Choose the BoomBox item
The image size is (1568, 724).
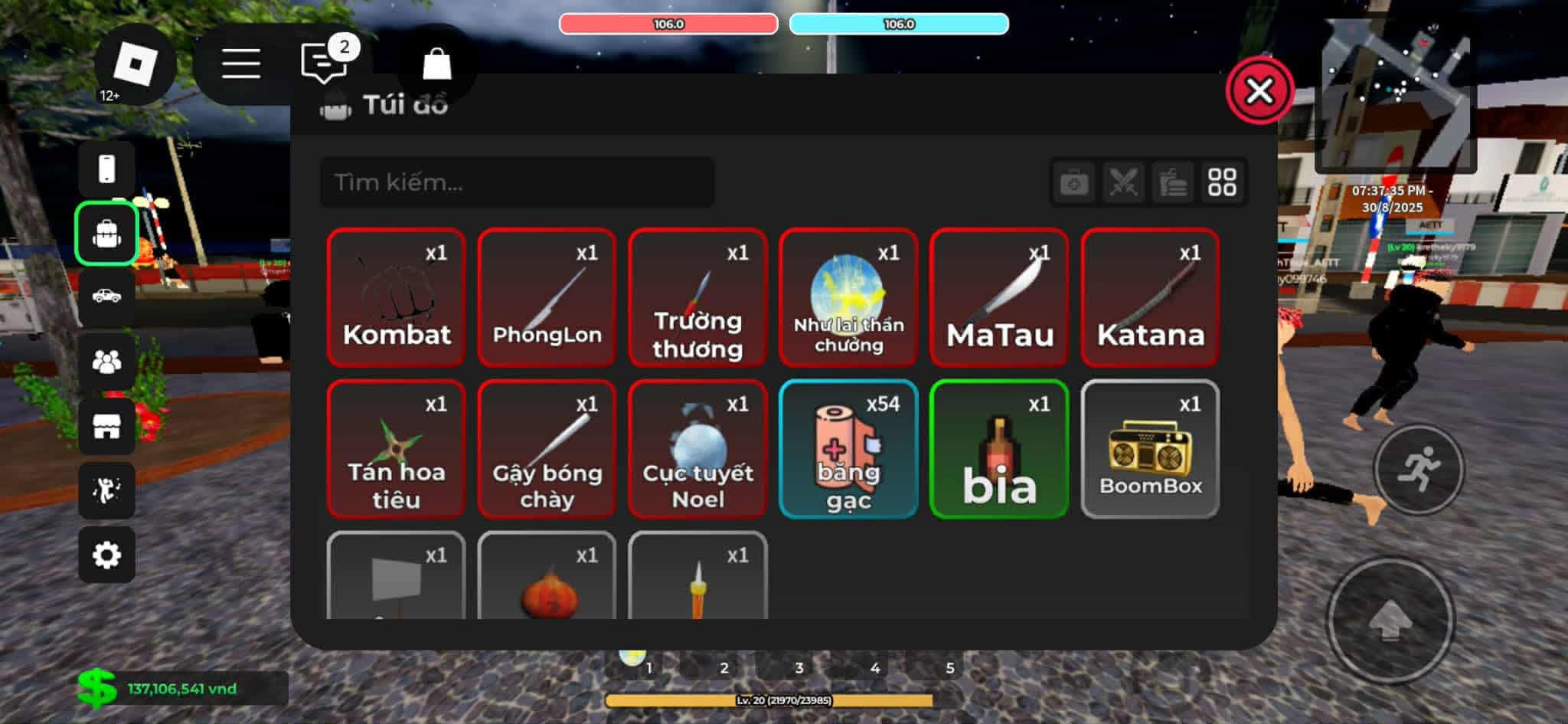coord(1150,449)
